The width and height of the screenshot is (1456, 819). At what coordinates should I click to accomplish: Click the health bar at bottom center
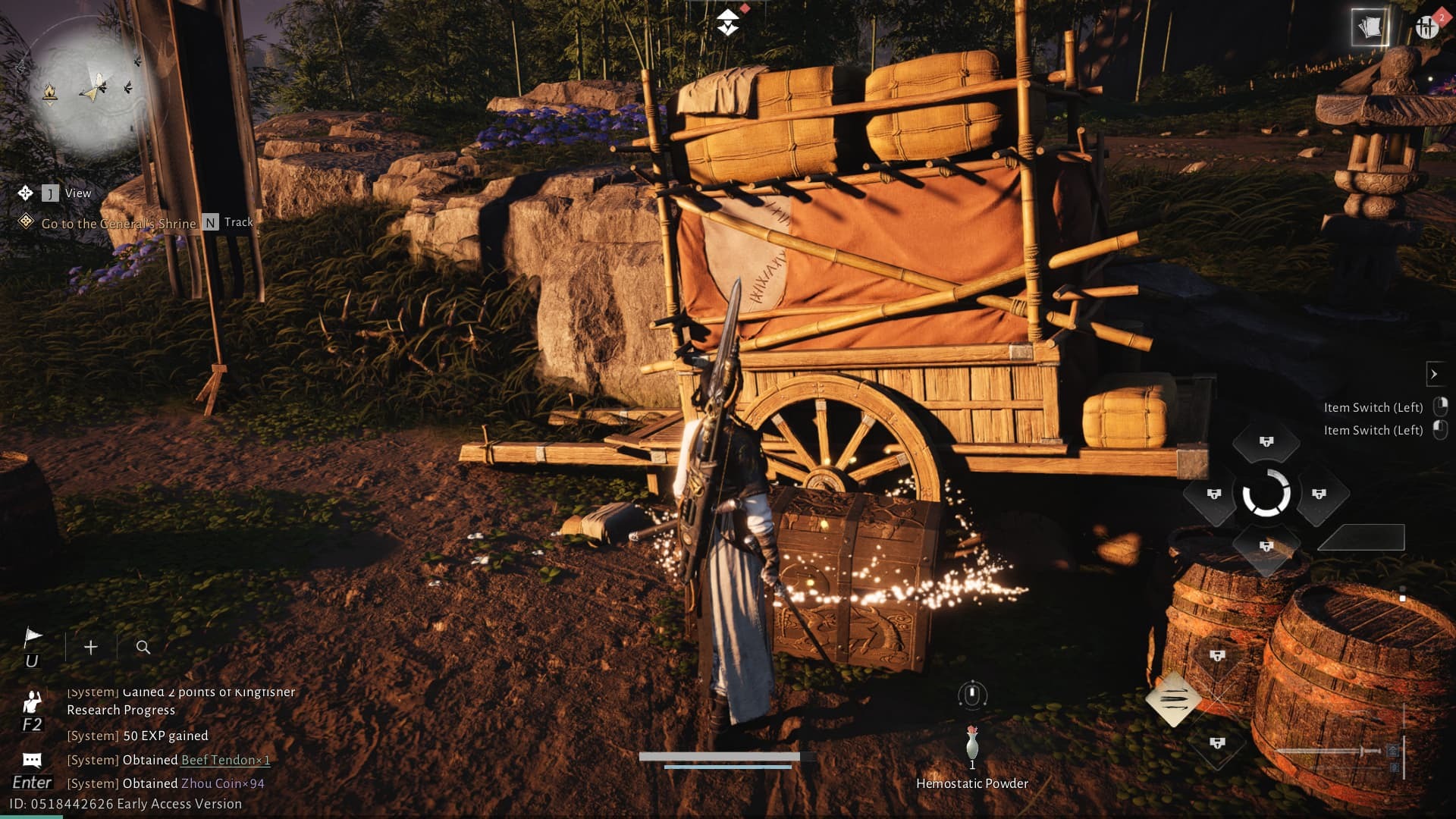coord(720,755)
